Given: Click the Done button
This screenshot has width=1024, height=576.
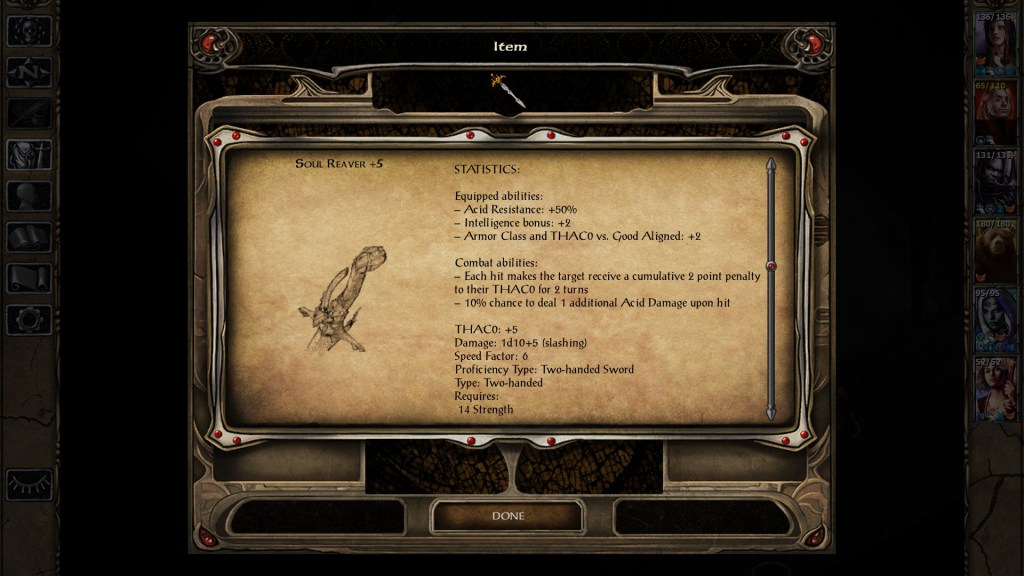Looking at the screenshot, I should point(507,516).
